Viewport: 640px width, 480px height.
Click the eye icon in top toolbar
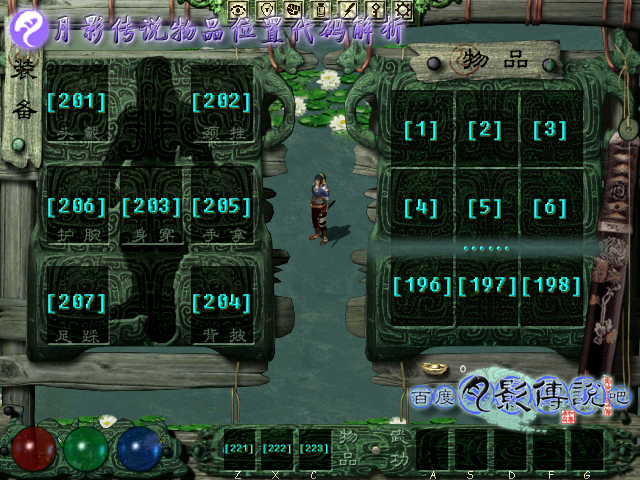[238, 9]
